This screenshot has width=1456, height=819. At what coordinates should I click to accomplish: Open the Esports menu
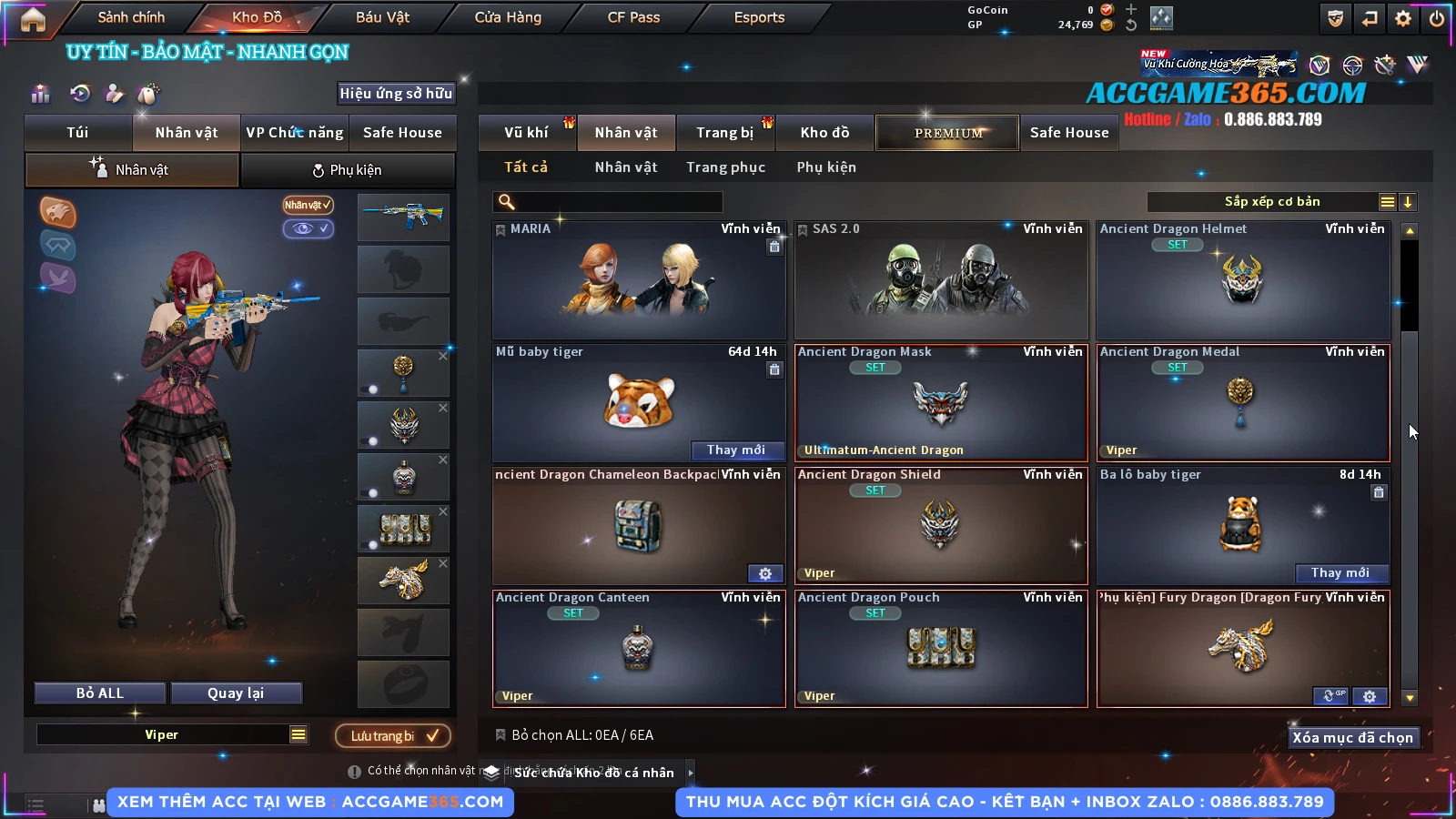(x=759, y=17)
